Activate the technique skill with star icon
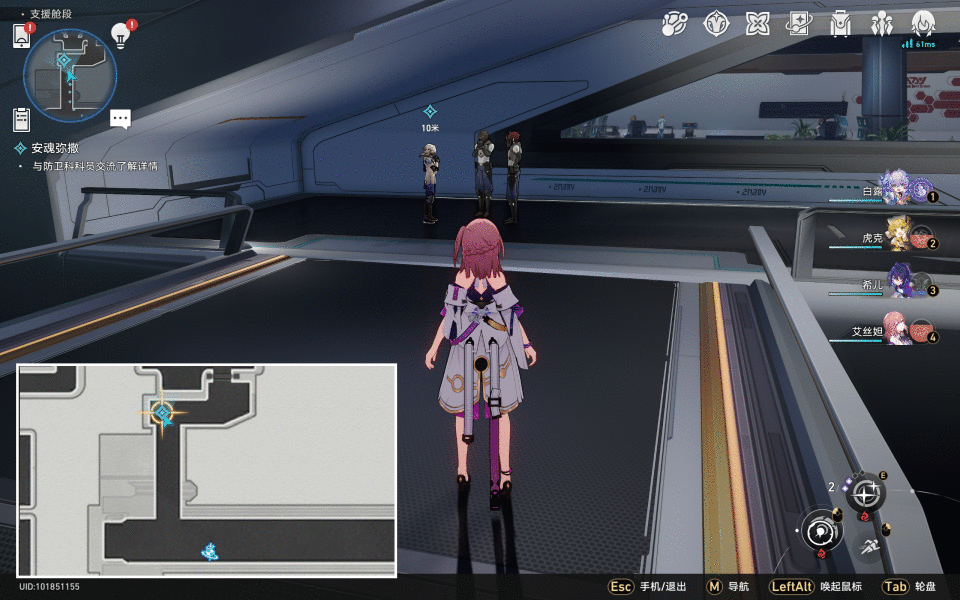This screenshot has width=960, height=600. point(865,493)
